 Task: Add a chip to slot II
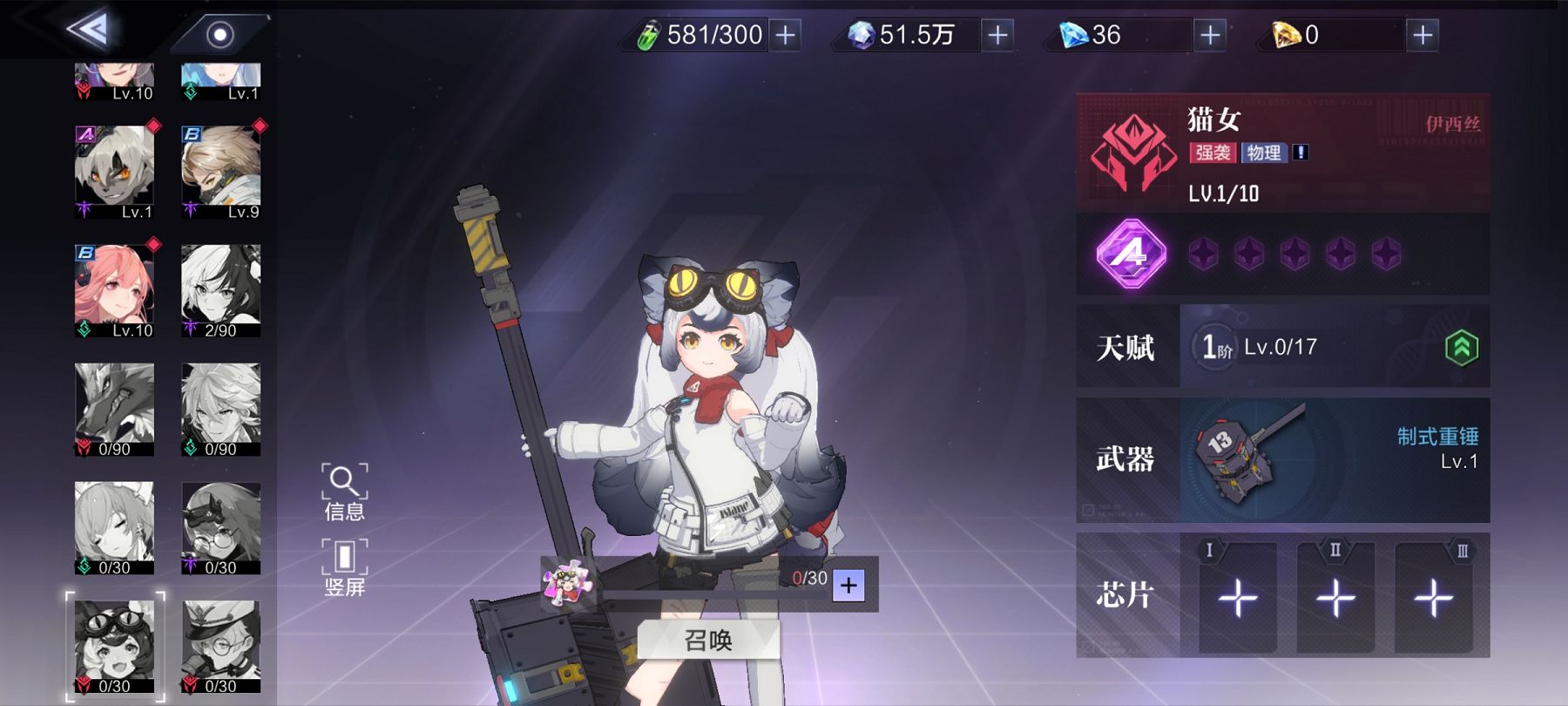coord(1335,598)
